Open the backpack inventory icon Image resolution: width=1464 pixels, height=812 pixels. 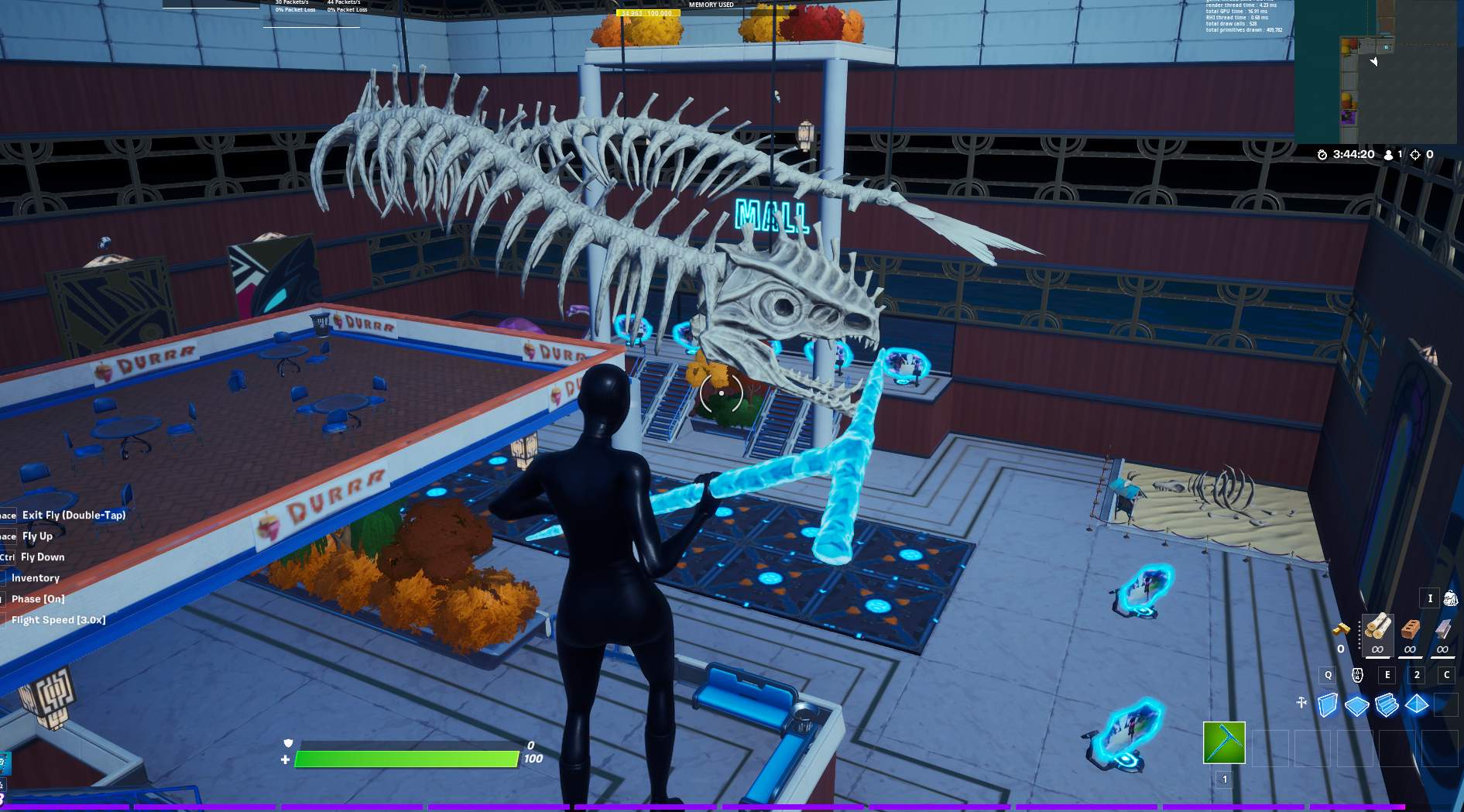[1450, 598]
